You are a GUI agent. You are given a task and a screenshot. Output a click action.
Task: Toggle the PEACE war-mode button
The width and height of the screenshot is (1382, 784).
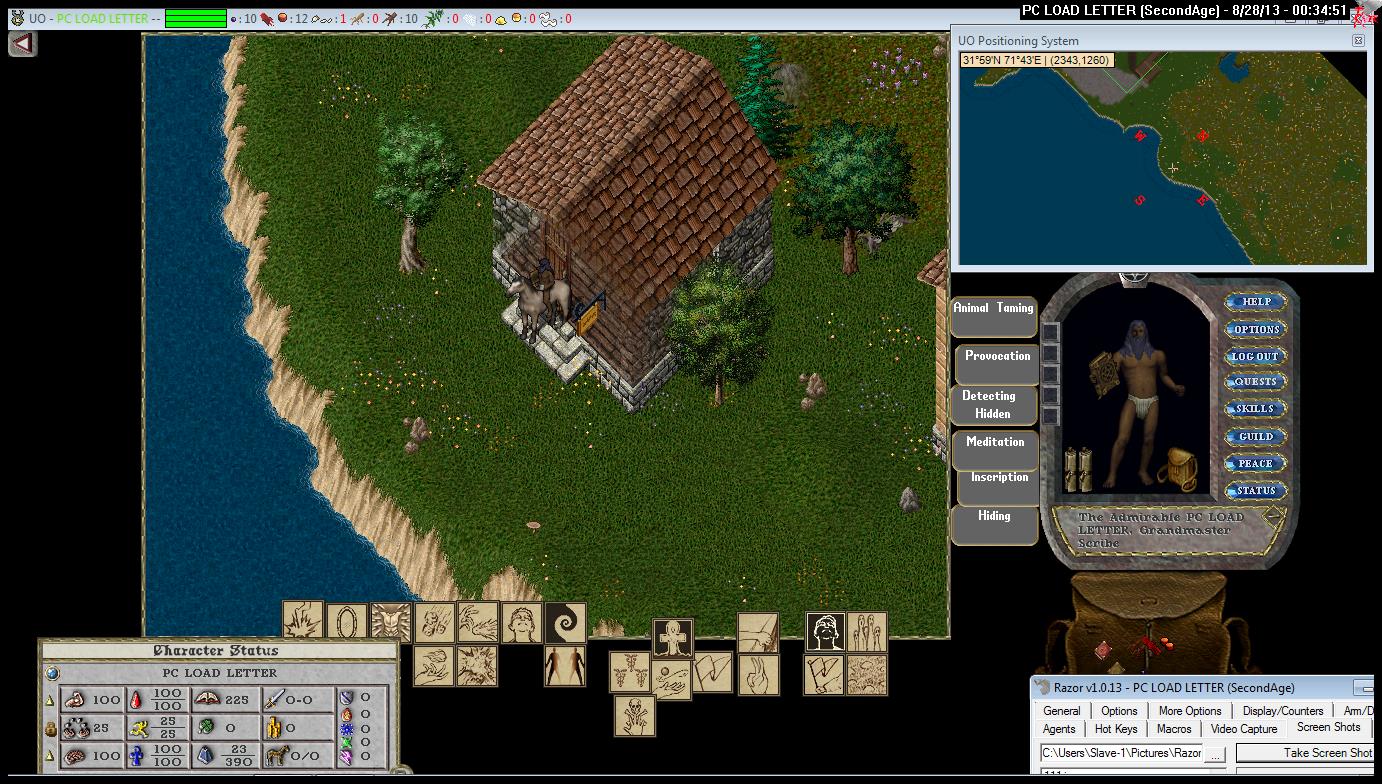(x=1256, y=463)
